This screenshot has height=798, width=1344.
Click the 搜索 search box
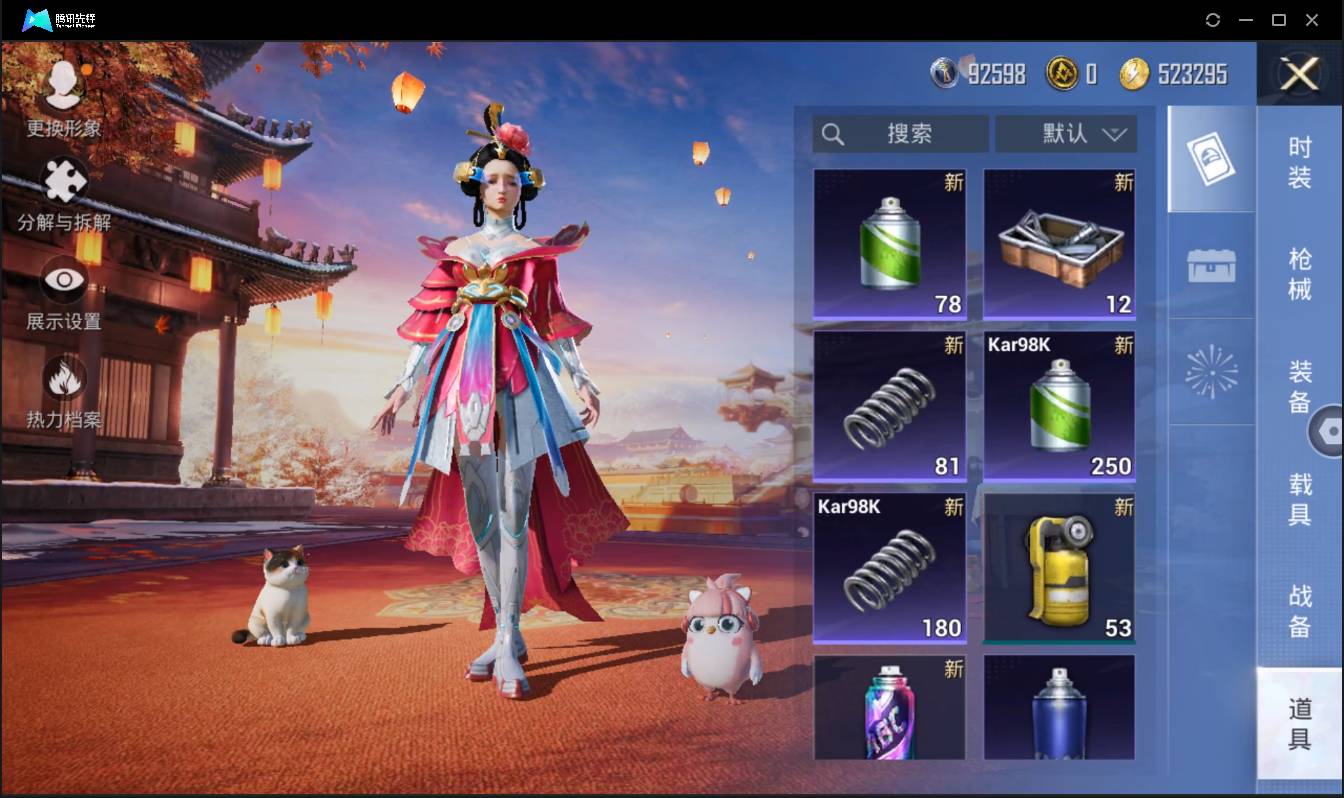[x=900, y=134]
